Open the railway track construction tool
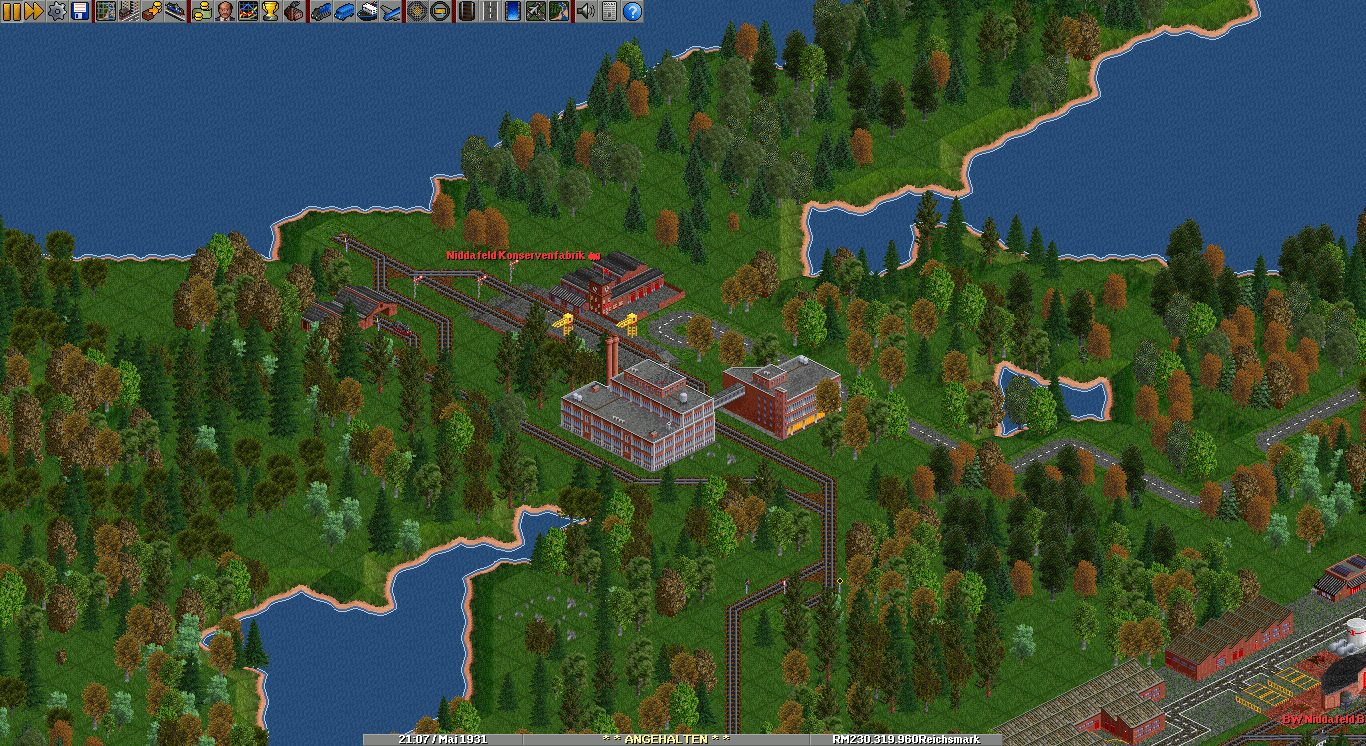Viewport: 1366px width, 746px height. pyautogui.click(x=467, y=11)
